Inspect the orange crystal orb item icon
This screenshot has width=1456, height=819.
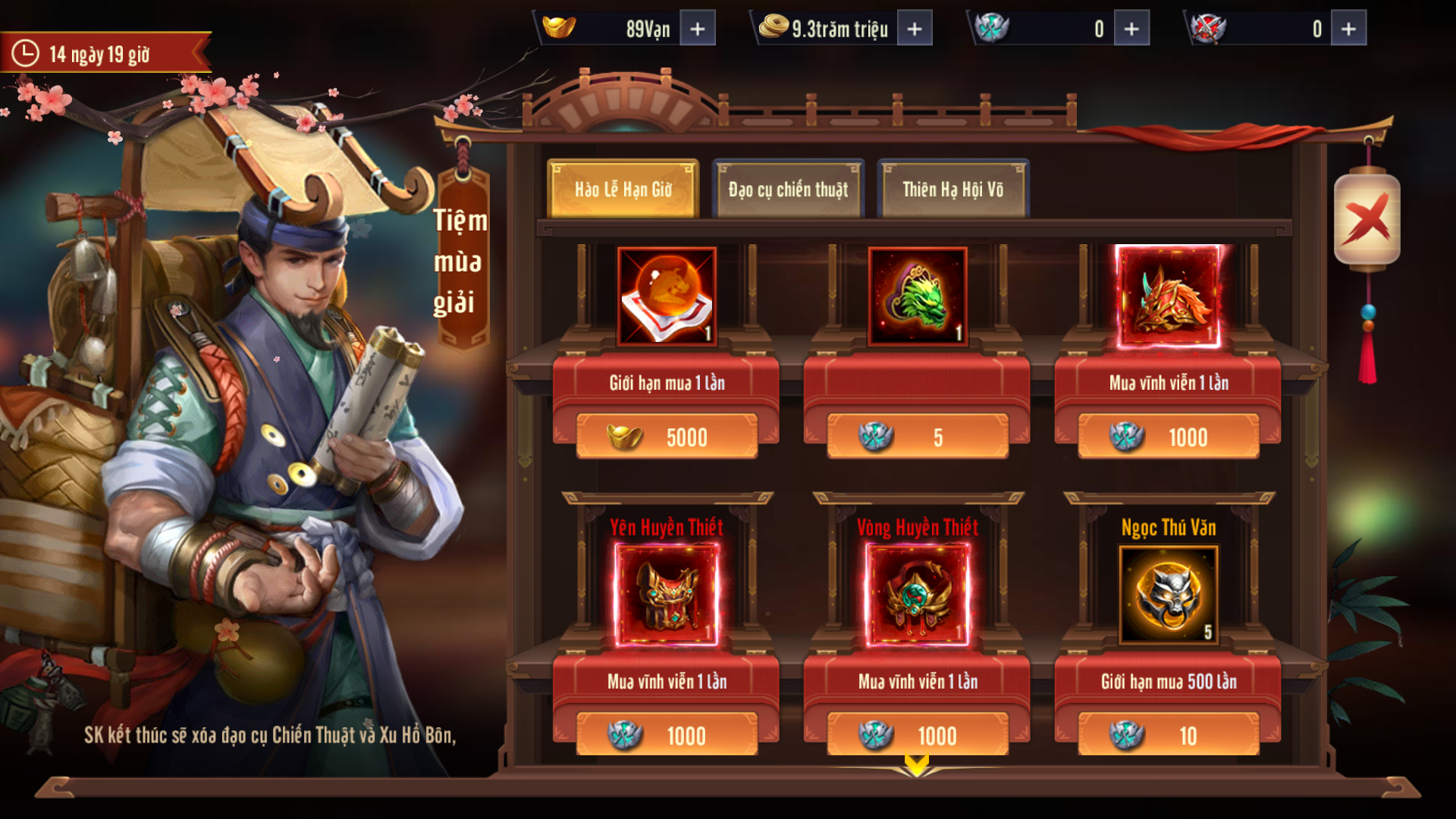tap(667, 296)
